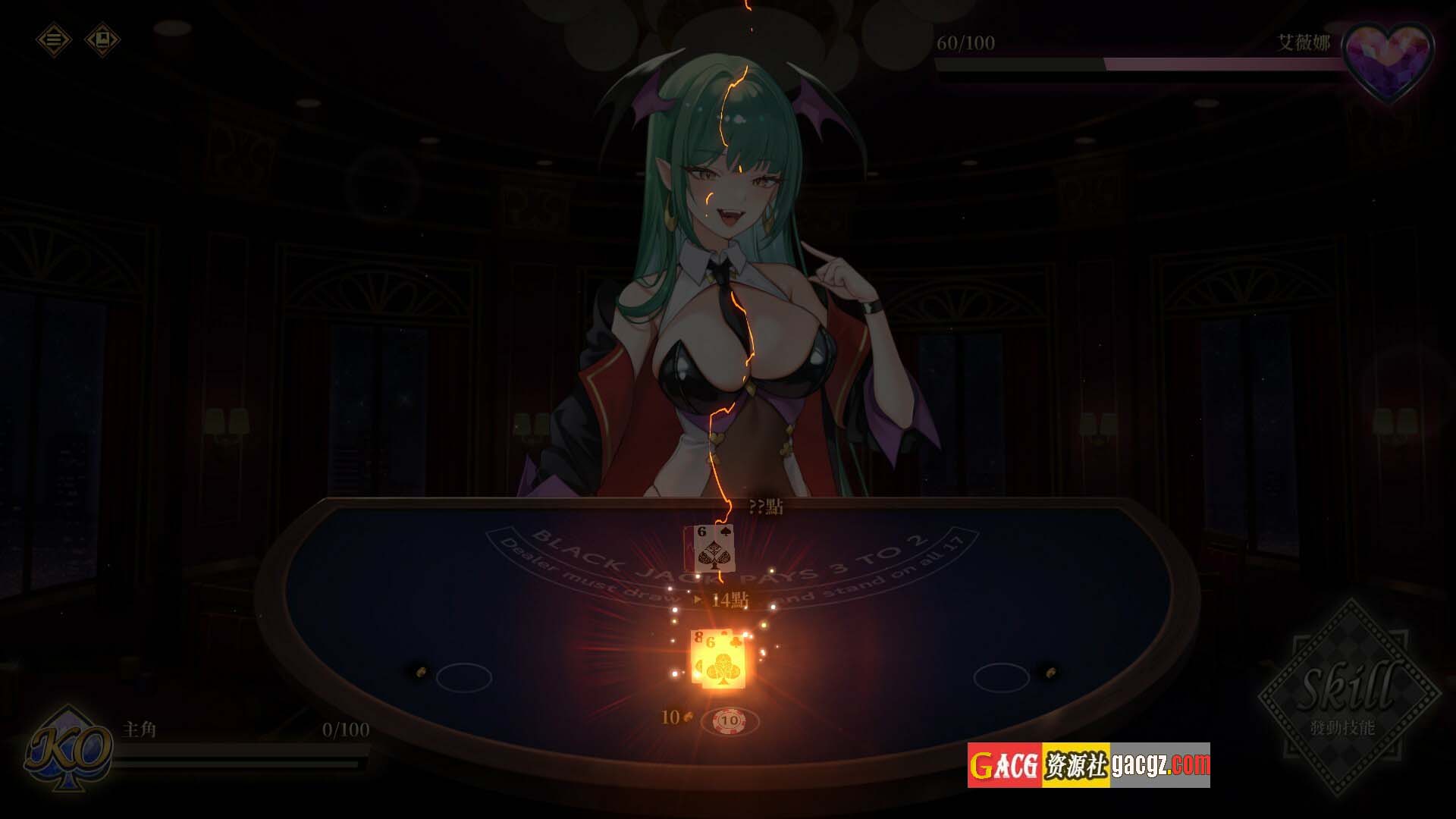Image resolution: width=1456 pixels, height=819 pixels.
Task: Open the bookmarked book icon
Action: pyautogui.click(x=102, y=39)
